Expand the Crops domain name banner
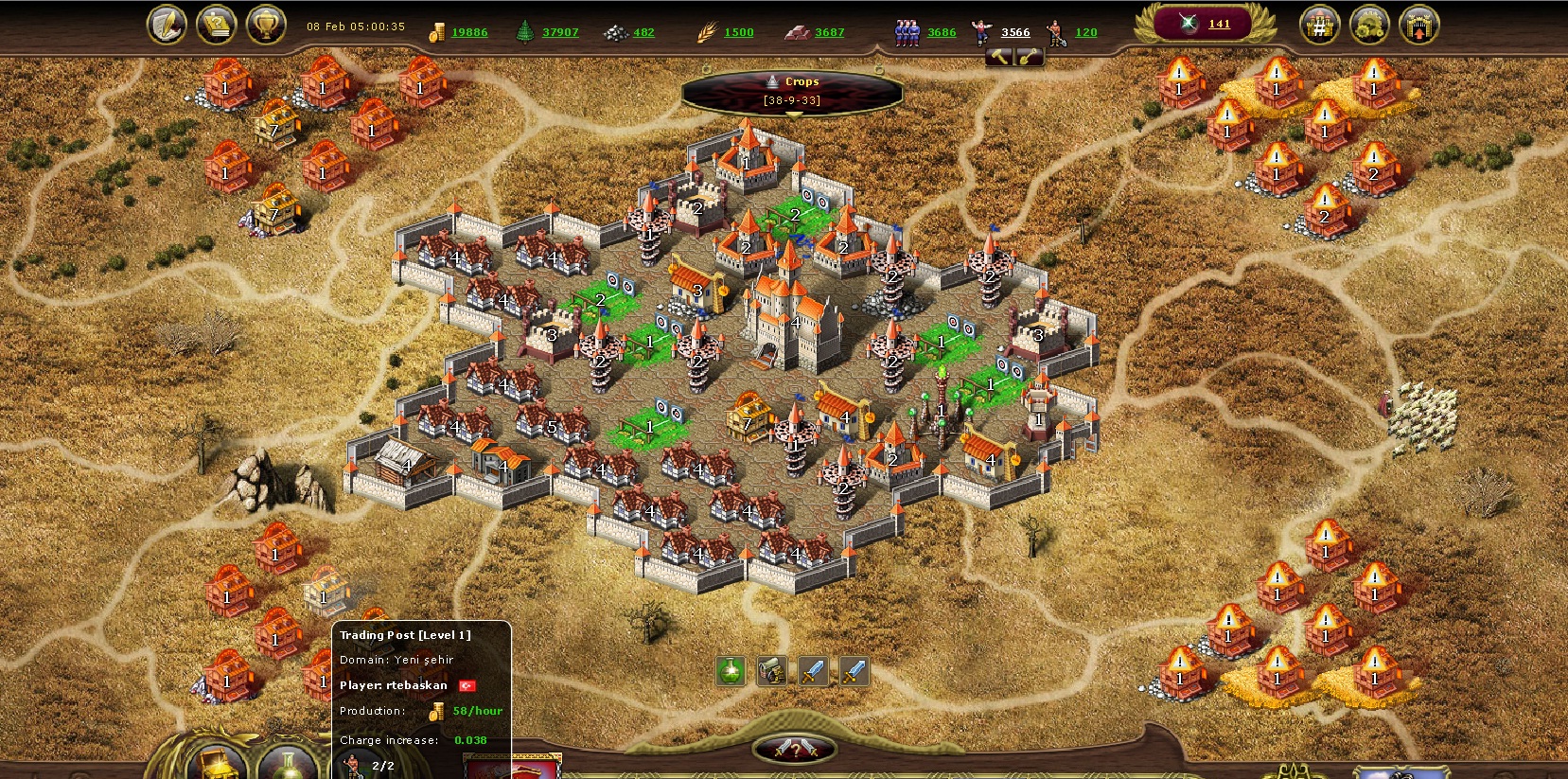1568x779 pixels. coord(793,91)
